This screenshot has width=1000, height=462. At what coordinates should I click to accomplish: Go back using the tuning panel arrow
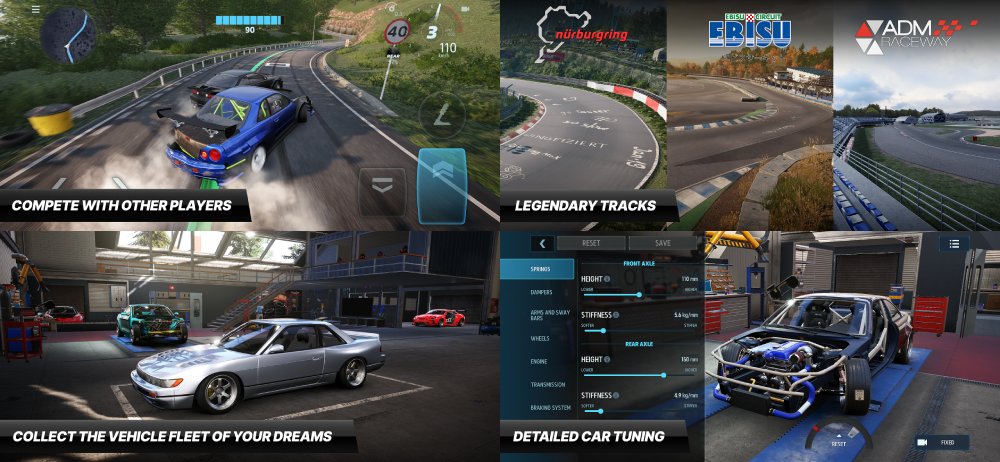(542, 243)
